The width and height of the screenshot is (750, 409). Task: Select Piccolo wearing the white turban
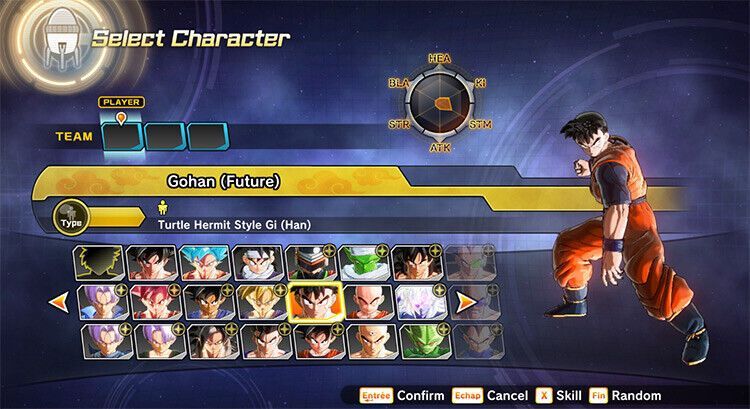[364, 262]
